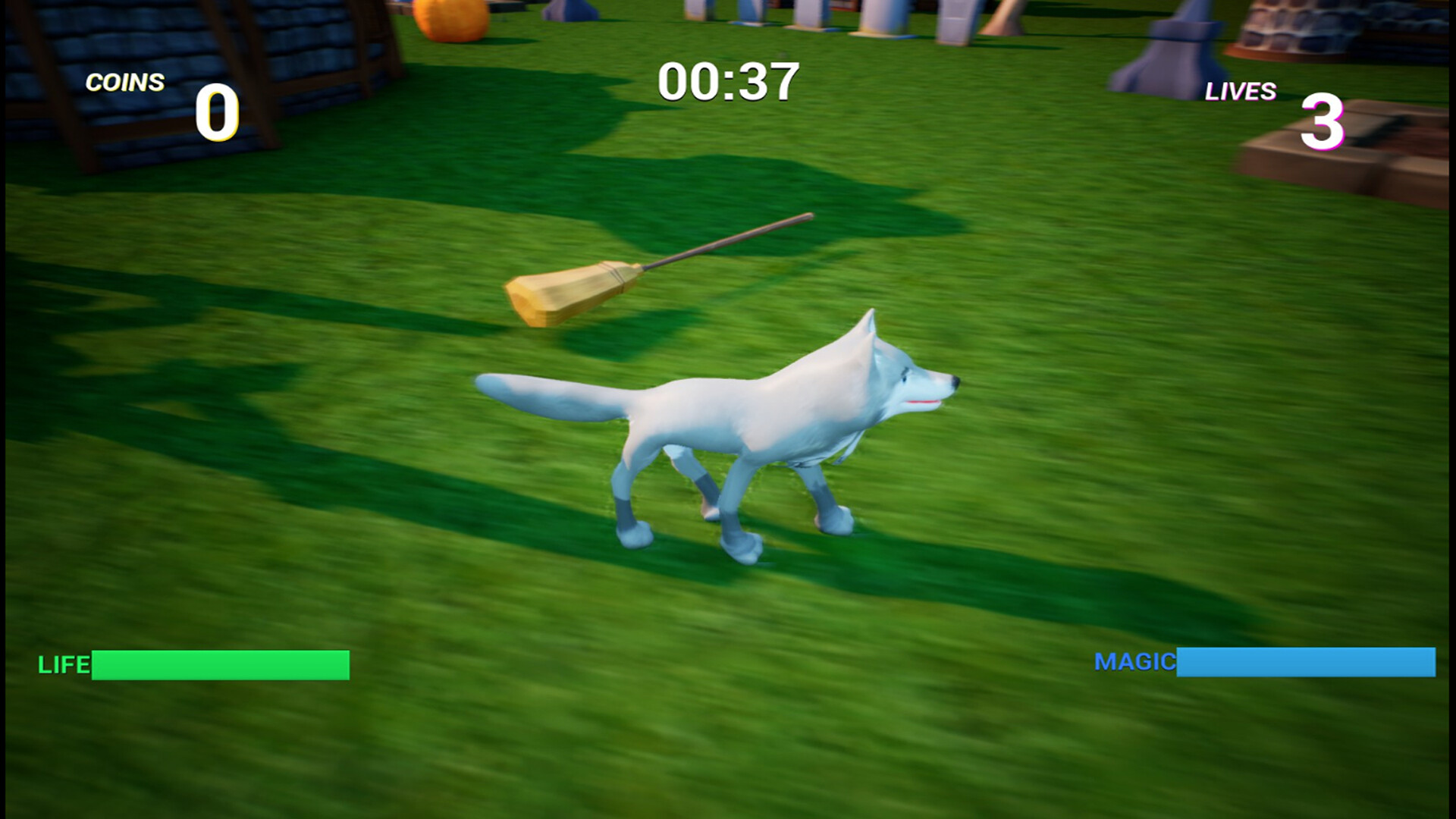Select the LIVES label text

pos(1240,93)
